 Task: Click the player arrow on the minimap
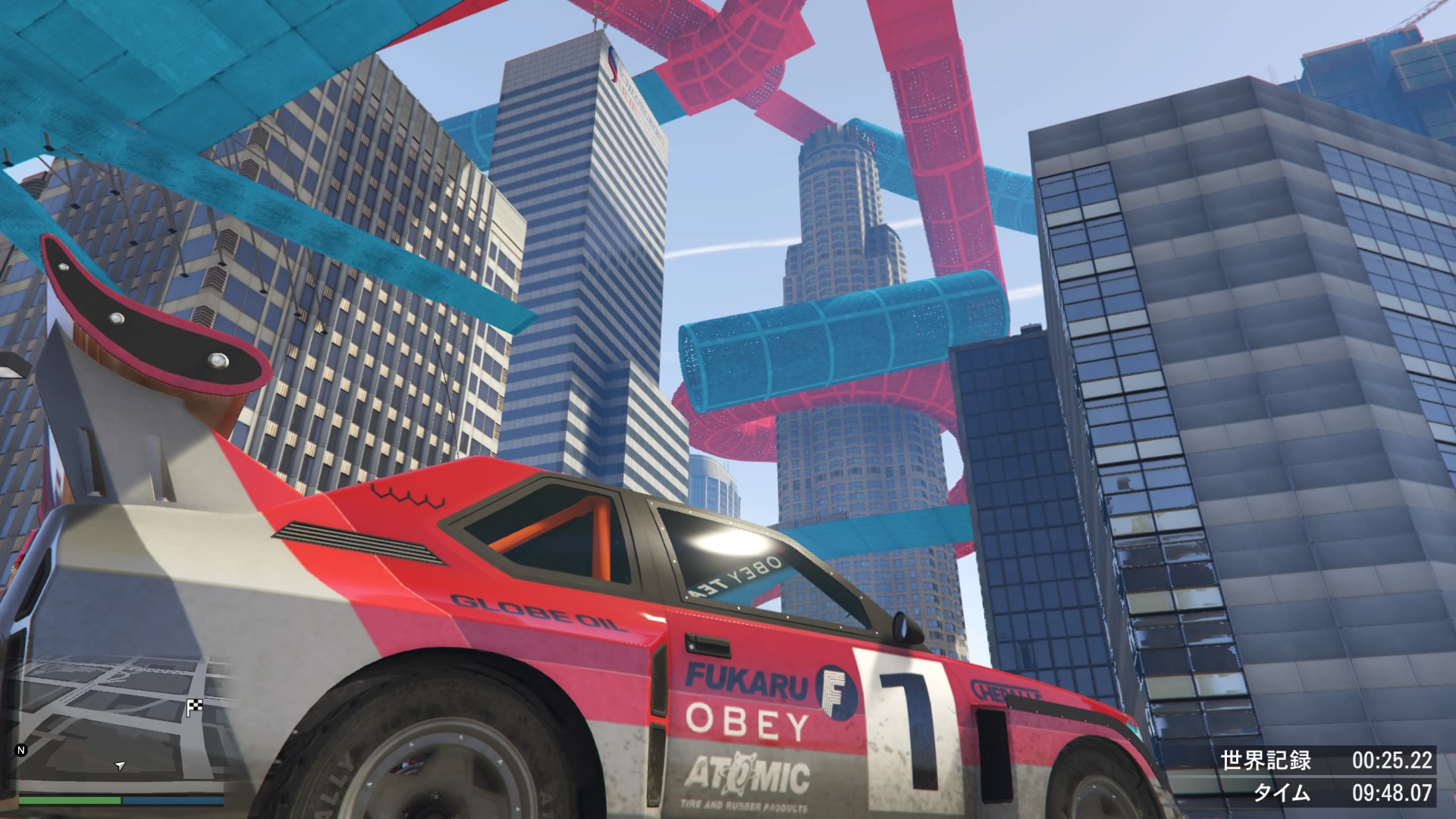pyautogui.click(x=120, y=766)
